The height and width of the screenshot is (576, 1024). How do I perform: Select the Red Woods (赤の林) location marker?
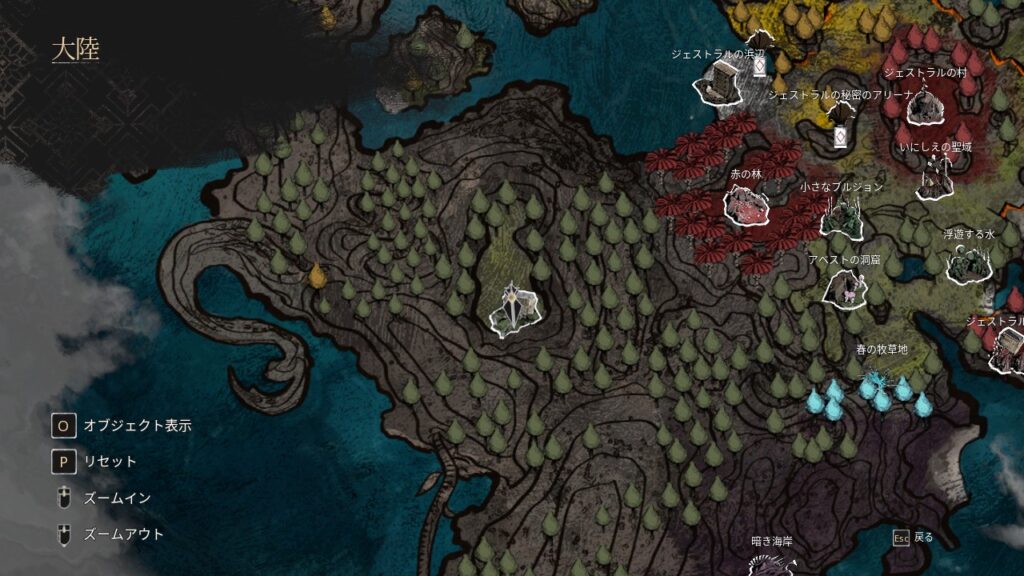(x=746, y=204)
